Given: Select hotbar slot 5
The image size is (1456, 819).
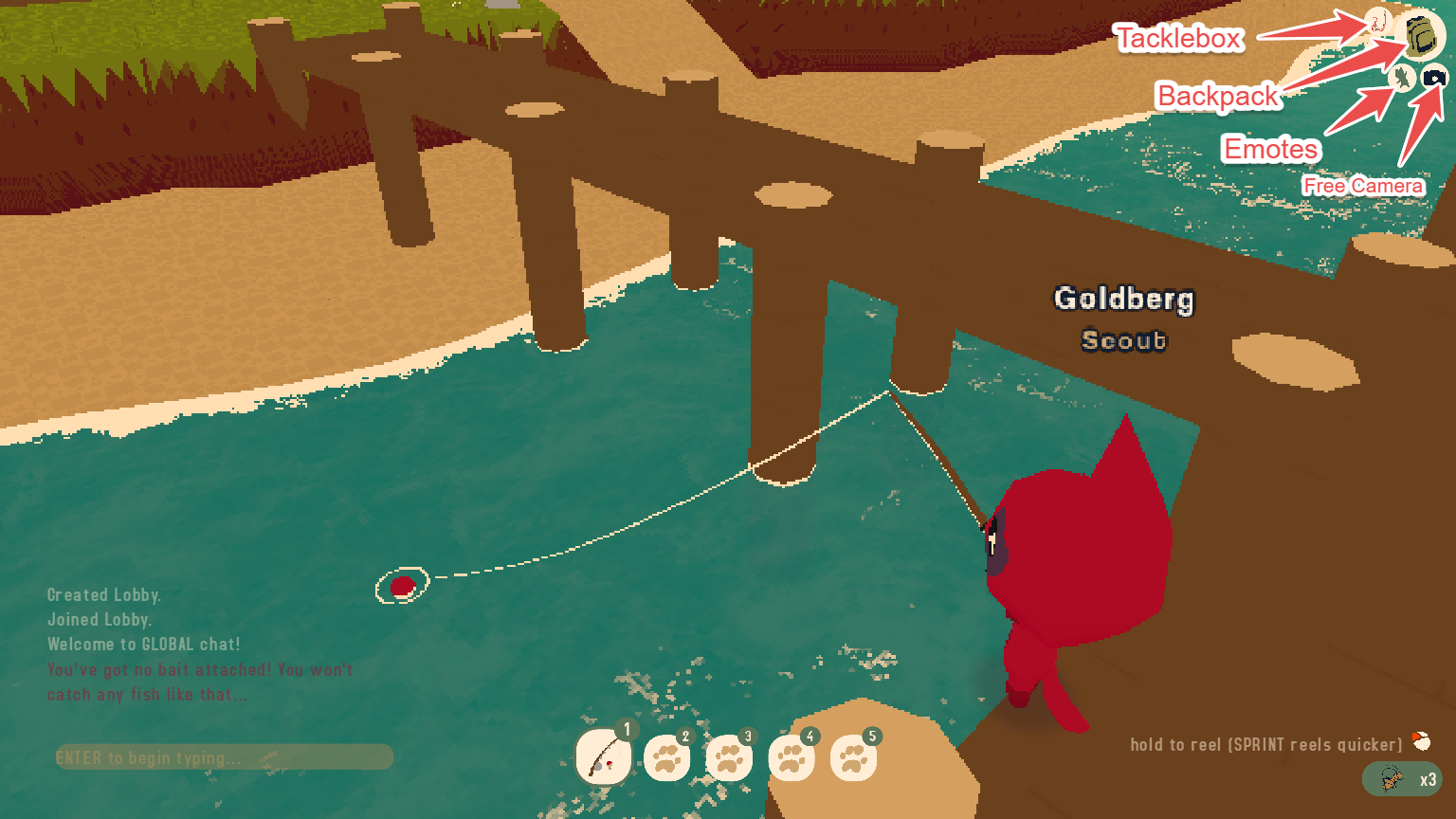Looking at the screenshot, I should tap(854, 756).
